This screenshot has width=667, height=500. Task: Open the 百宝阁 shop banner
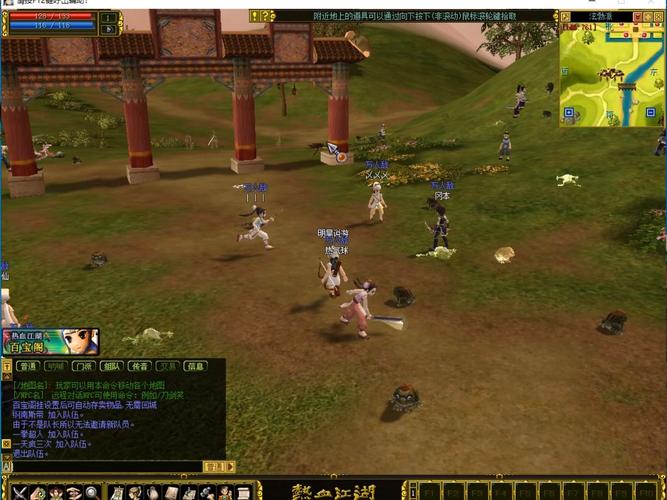[x=50, y=342]
